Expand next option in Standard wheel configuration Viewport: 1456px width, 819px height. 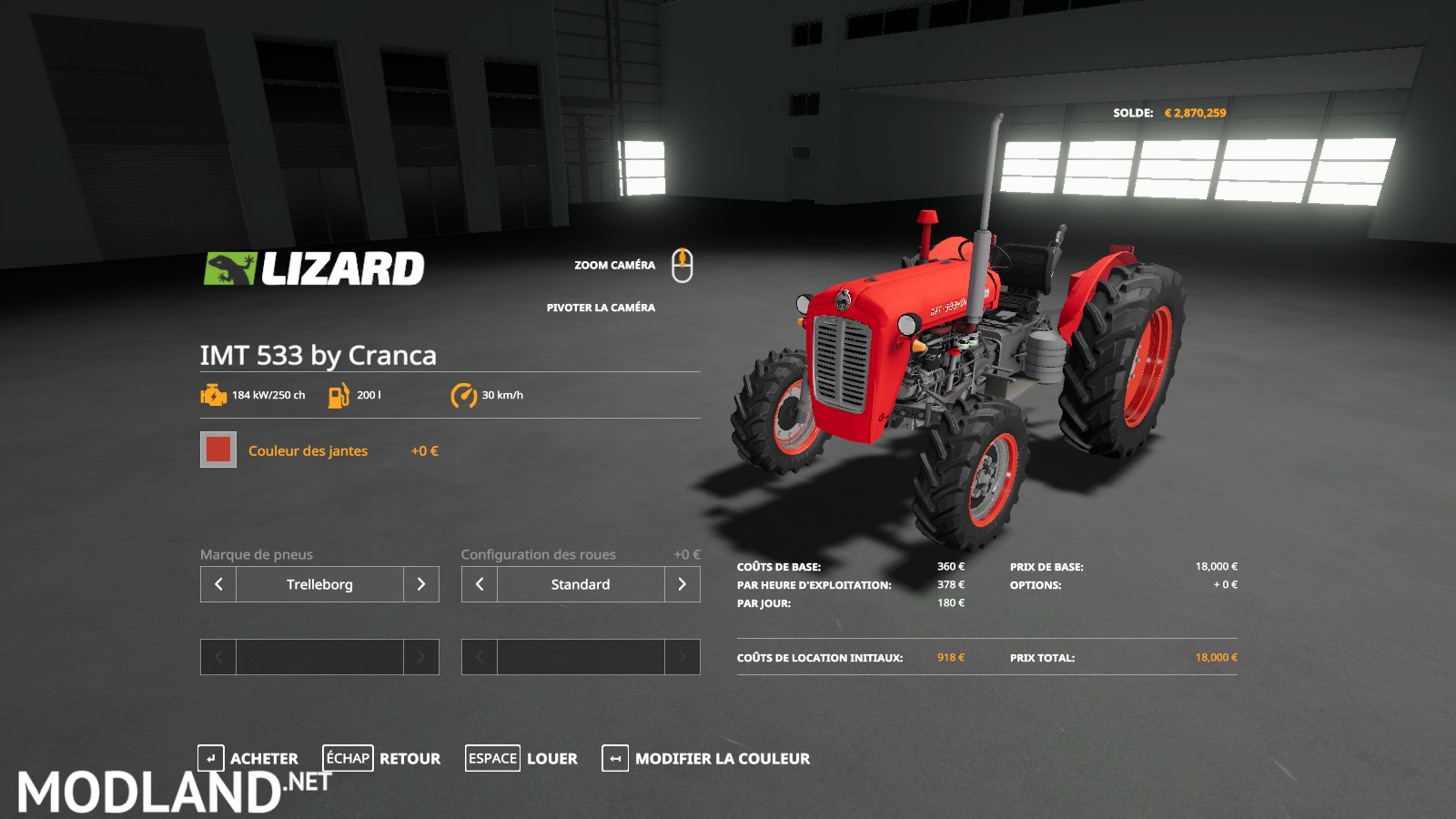[682, 584]
